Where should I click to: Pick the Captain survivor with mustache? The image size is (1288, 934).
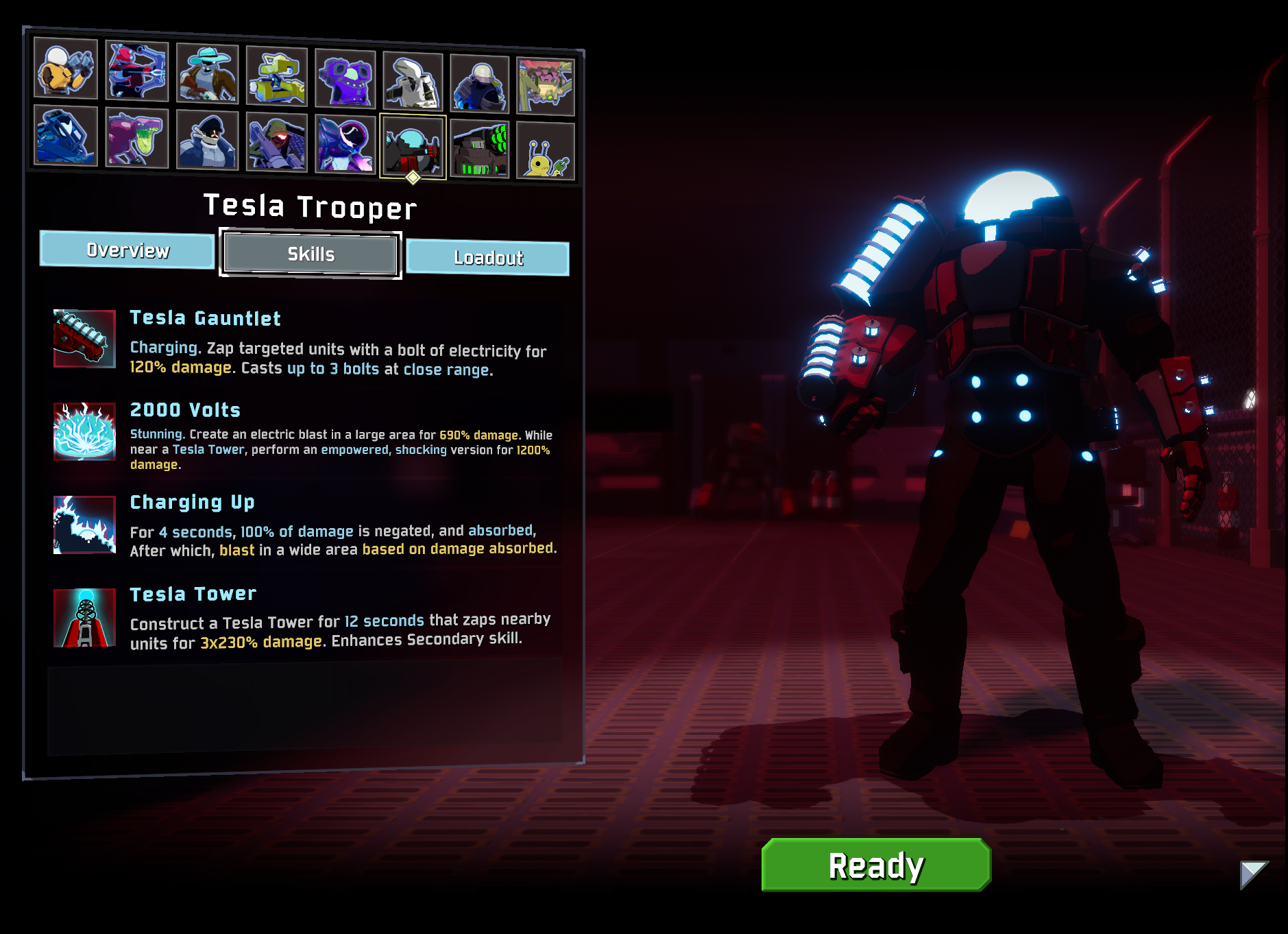tap(207, 140)
